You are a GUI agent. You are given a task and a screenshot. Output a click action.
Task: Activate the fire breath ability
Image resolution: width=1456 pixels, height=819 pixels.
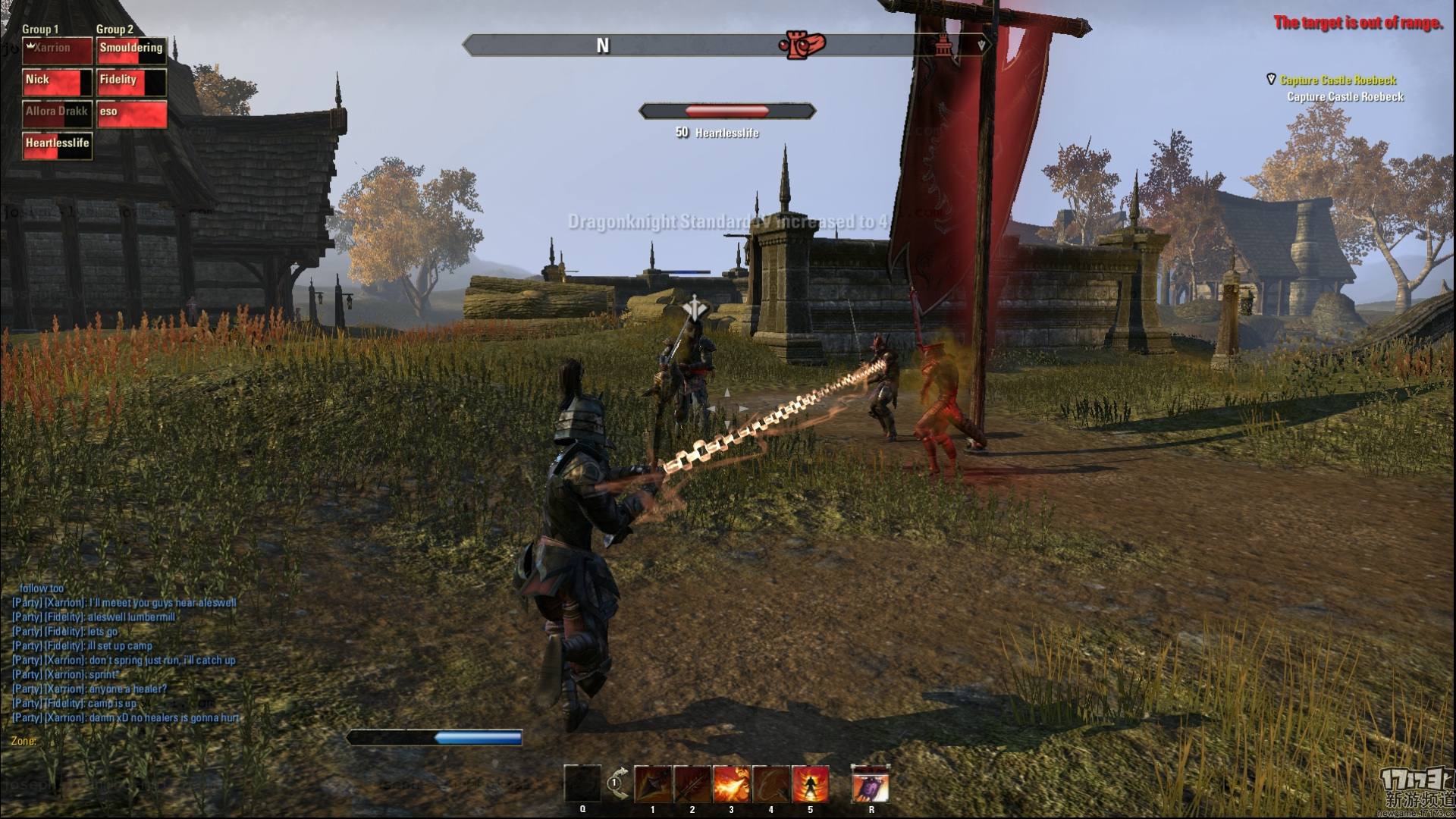pos(732,784)
